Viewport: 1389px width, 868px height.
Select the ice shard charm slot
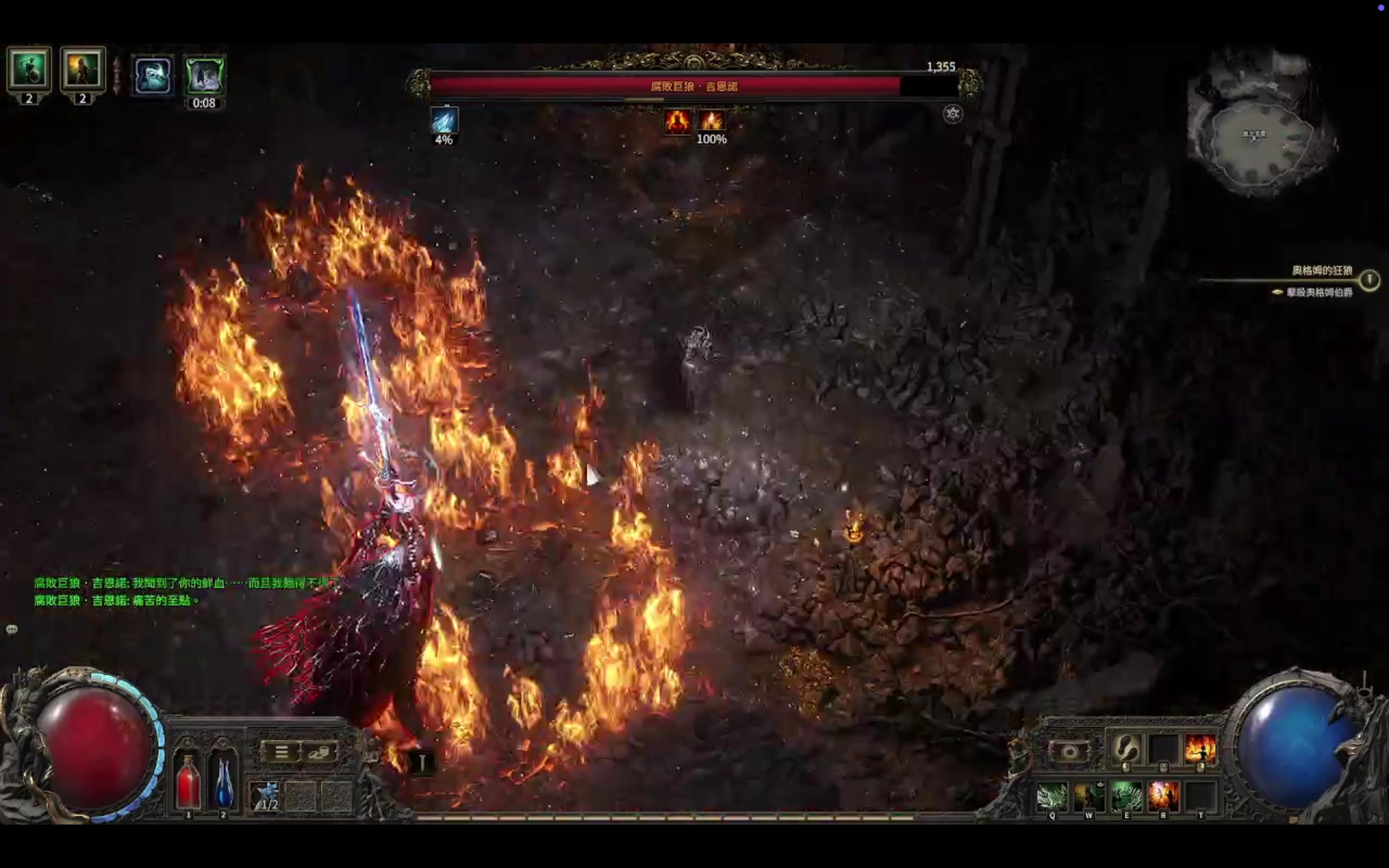click(265, 796)
